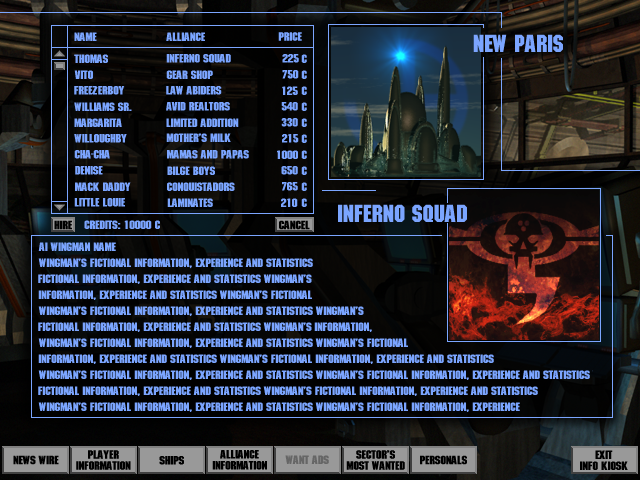Click the list's scroll down arrow

click(x=59, y=207)
